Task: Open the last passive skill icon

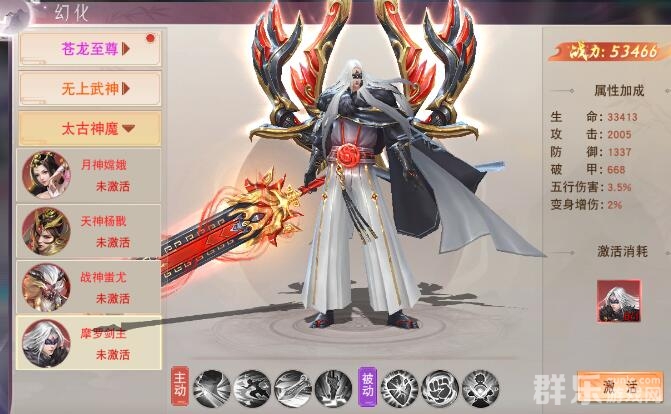Action: click(478, 387)
